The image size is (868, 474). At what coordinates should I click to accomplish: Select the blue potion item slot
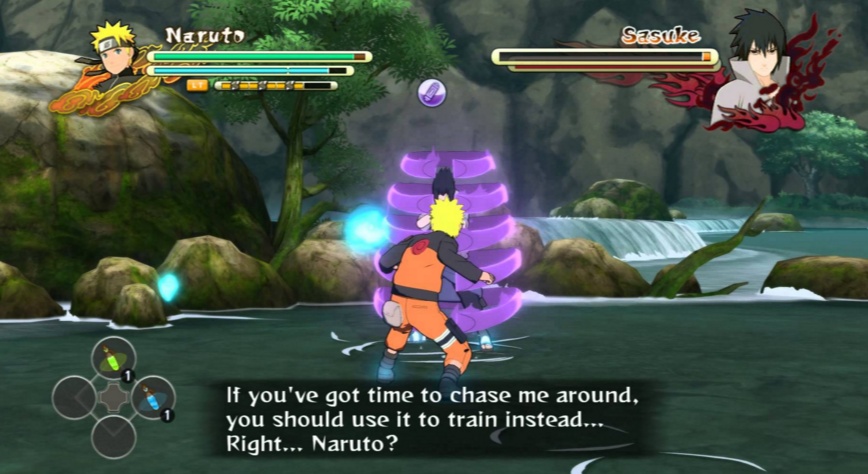pos(152,397)
